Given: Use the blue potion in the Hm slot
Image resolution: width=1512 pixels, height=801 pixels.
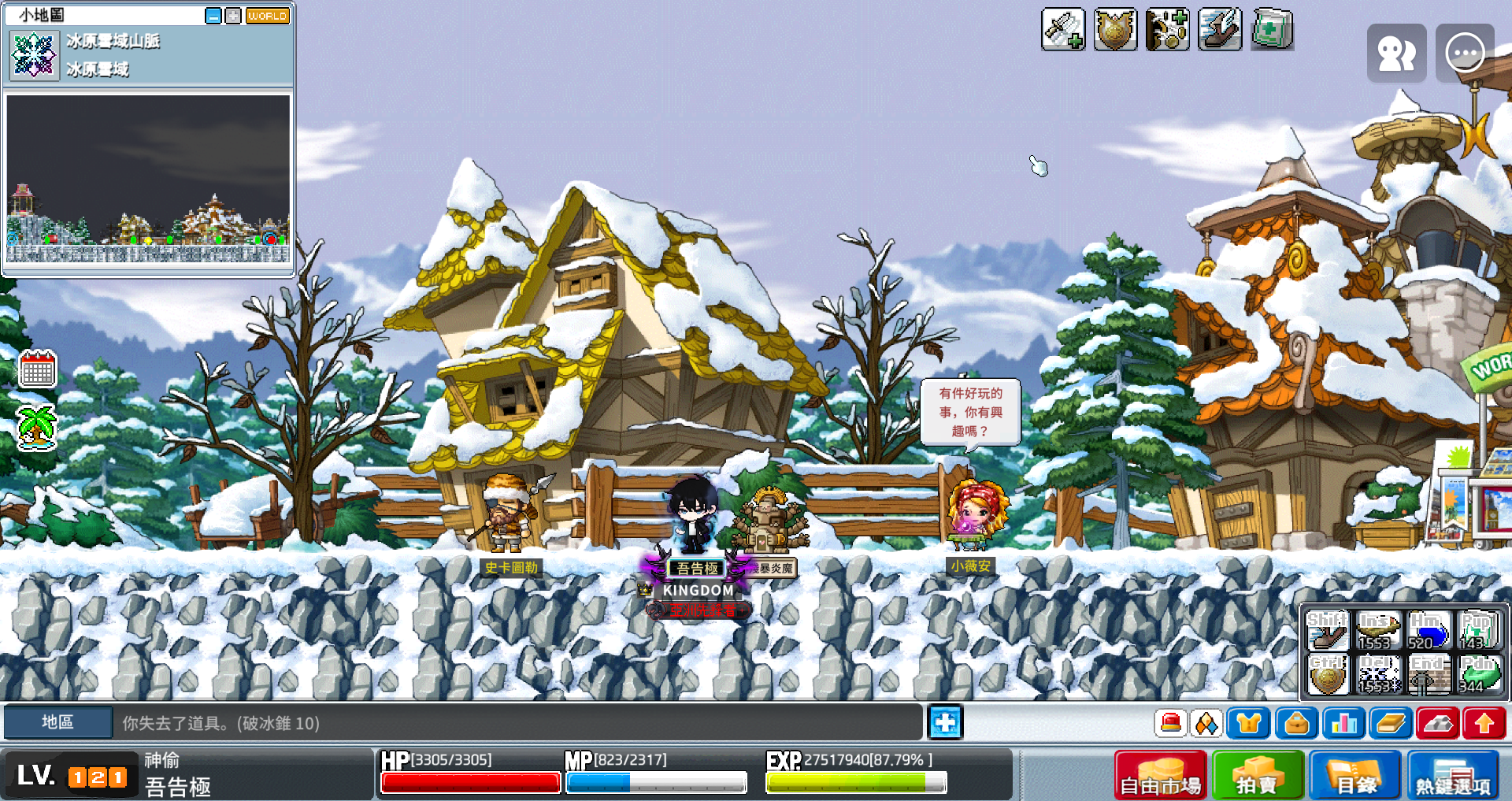Looking at the screenshot, I should pyautogui.click(x=1428, y=631).
